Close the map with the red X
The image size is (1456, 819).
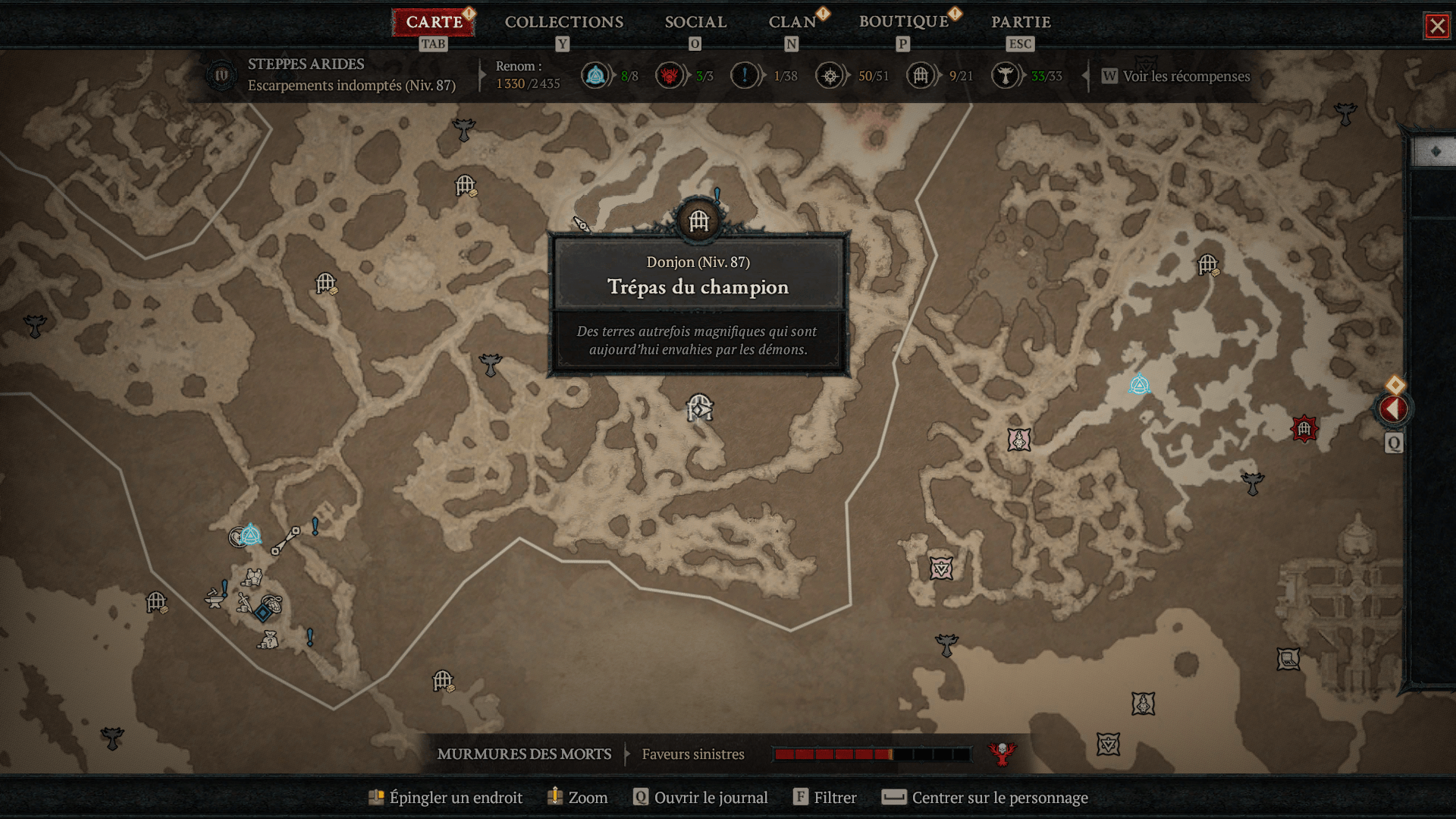tap(1436, 27)
